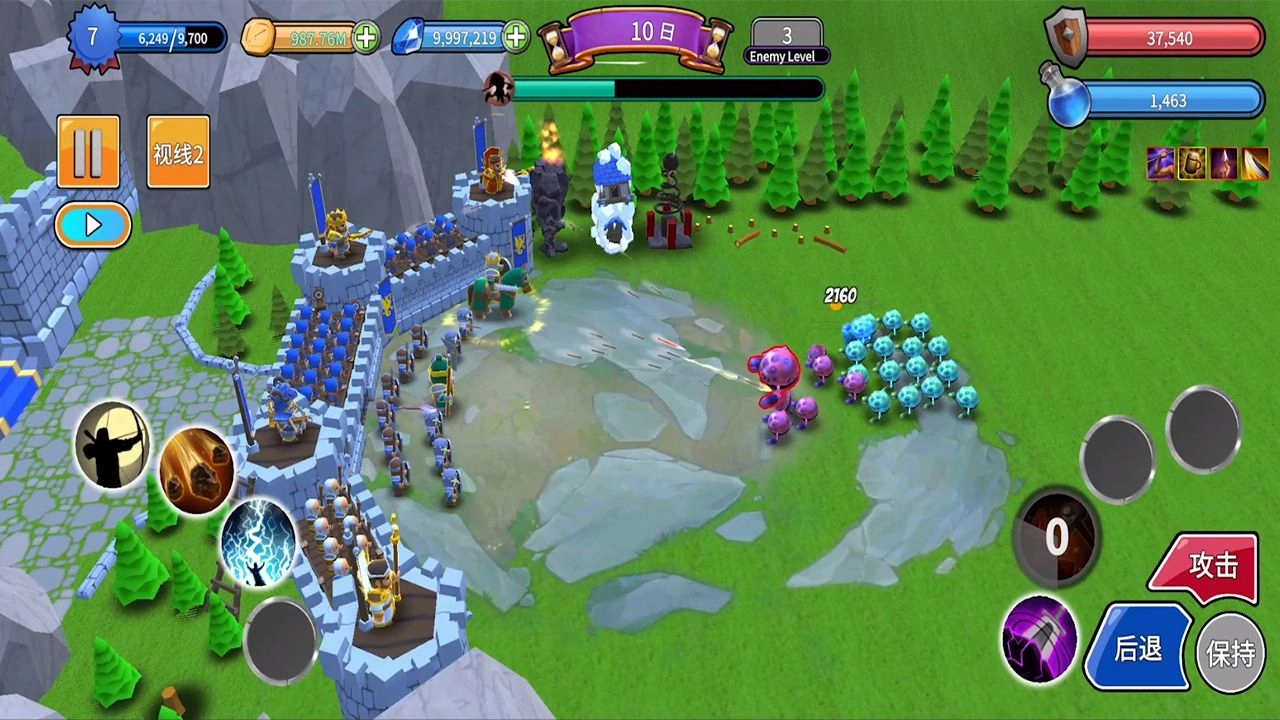Cast the meteor shower skill
Image resolution: width=1280 pixels, height=720 pixels.
[196, 471]
